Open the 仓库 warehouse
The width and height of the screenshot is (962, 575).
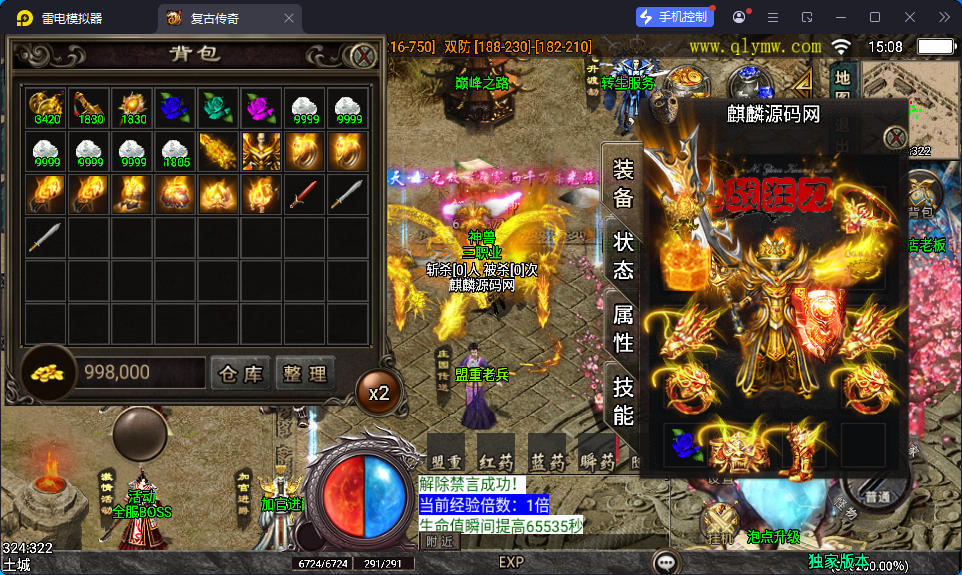pos(240,374)
